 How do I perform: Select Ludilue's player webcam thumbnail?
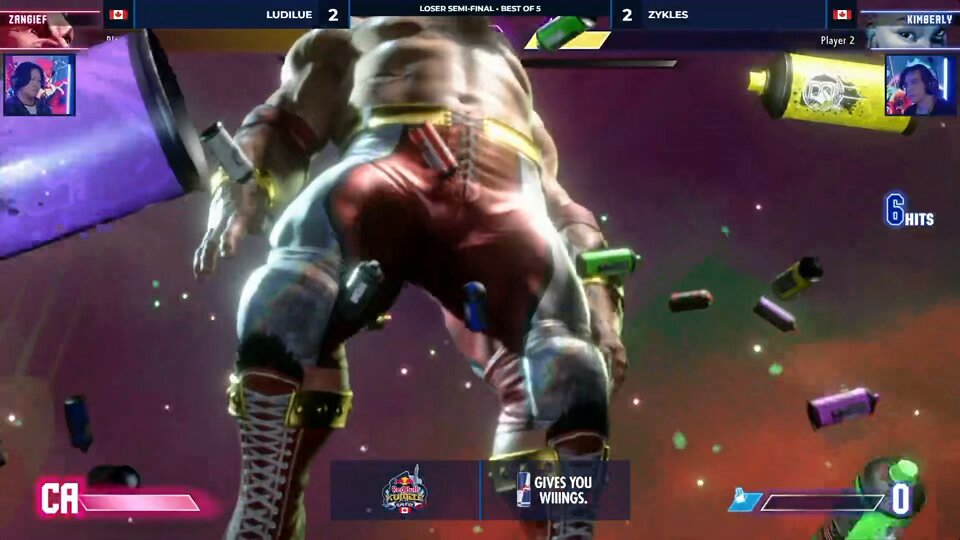pos(39,85)
